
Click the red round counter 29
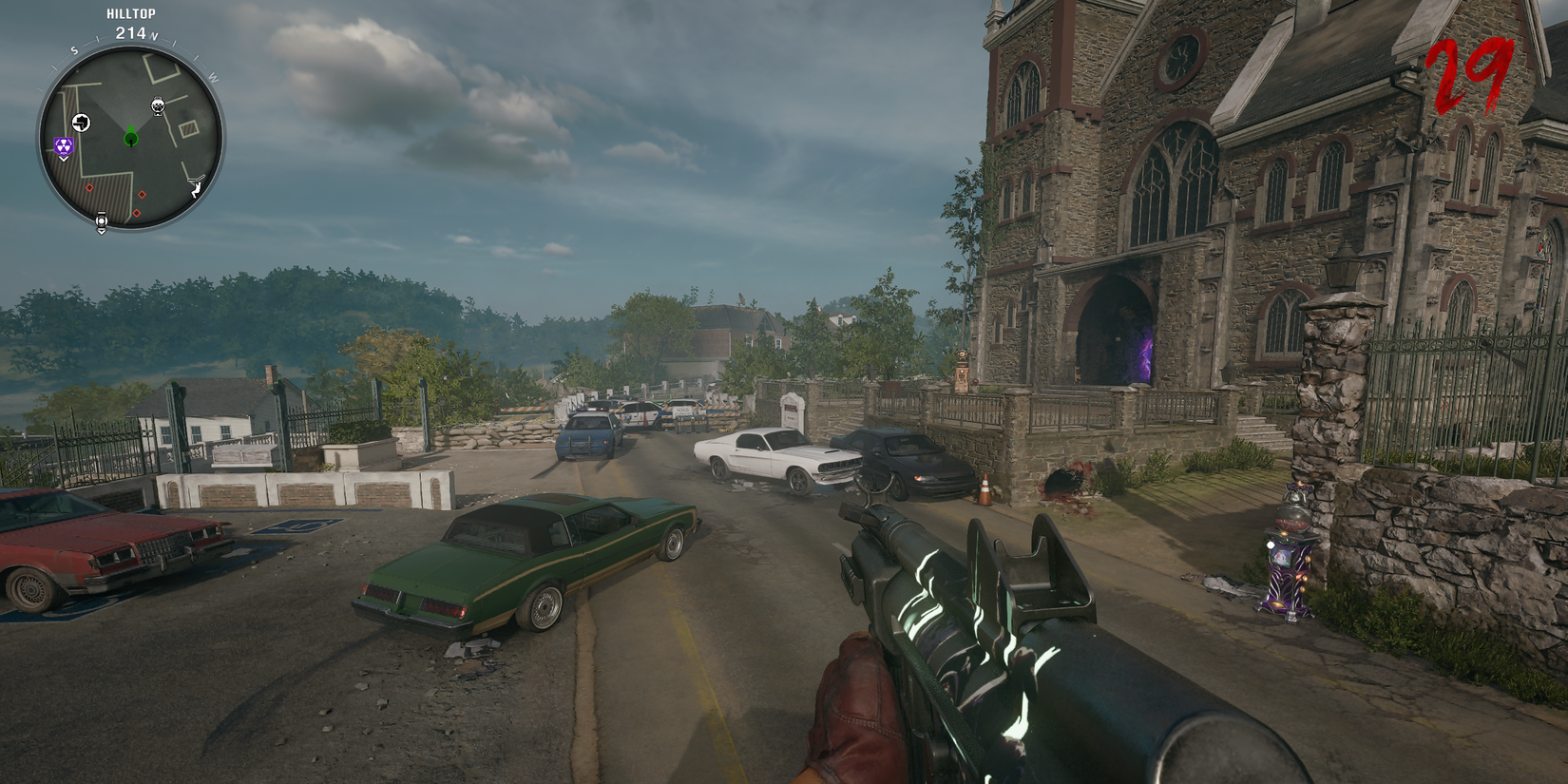1469,71
